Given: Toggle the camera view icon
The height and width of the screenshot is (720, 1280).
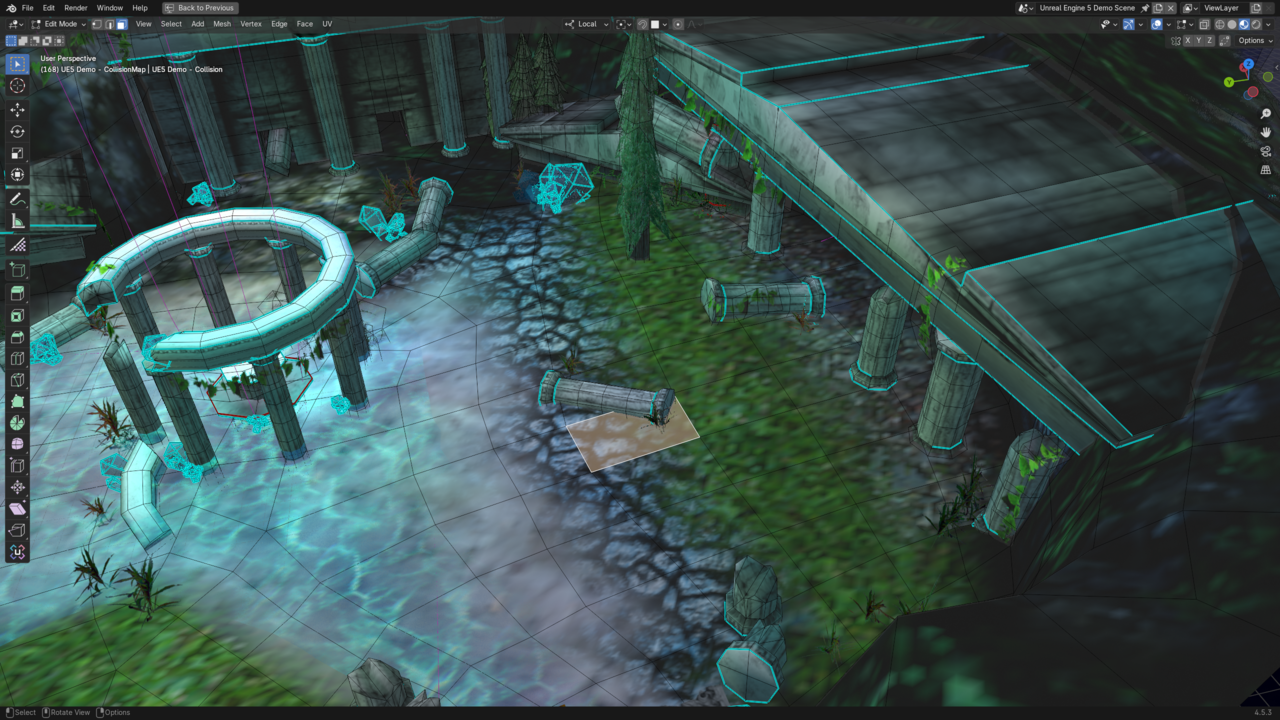Looking at the screenshot, I should [x=1266, y=151].
